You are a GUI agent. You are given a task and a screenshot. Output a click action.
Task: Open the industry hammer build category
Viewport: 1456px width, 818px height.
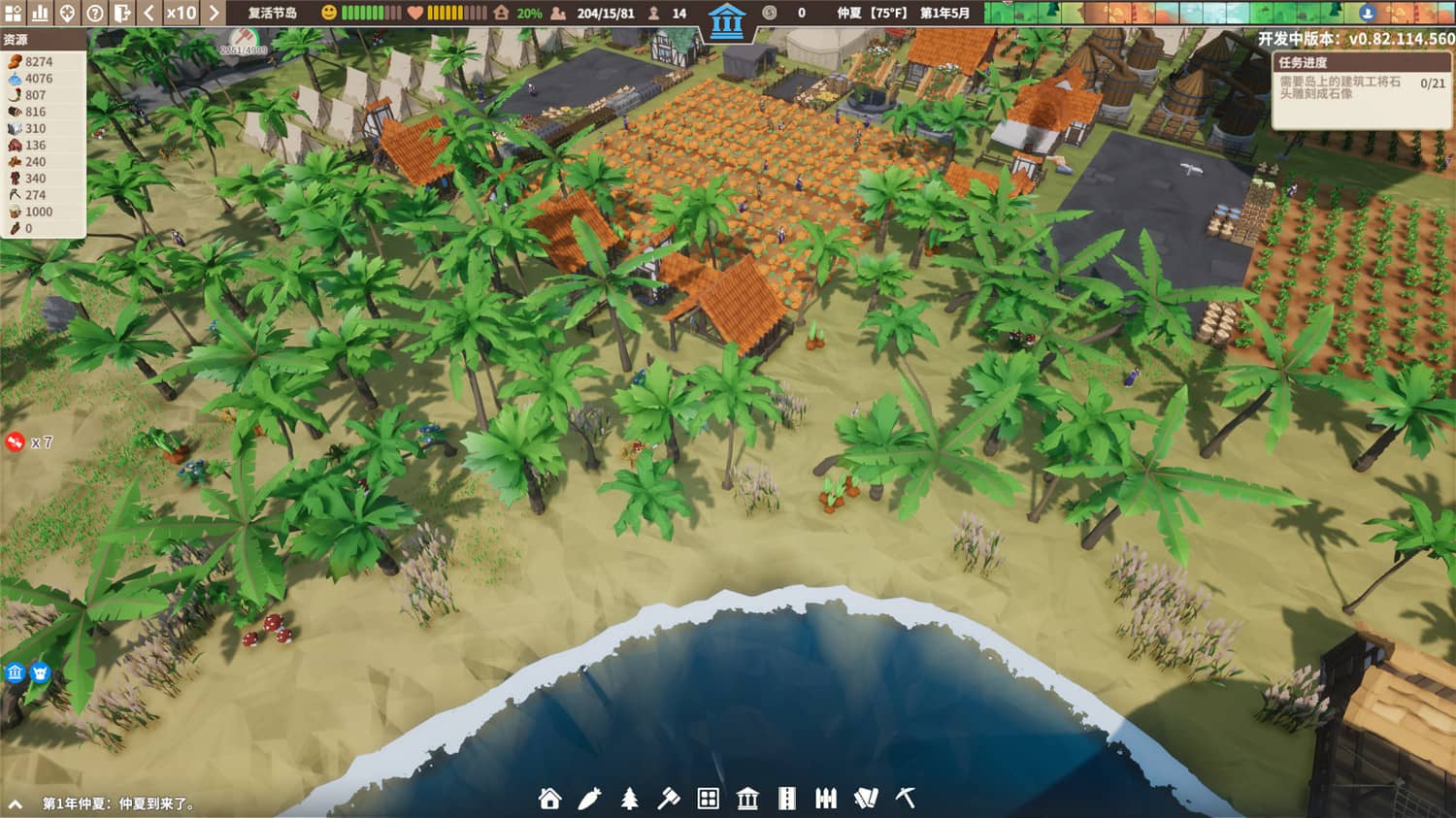point(670,802)
